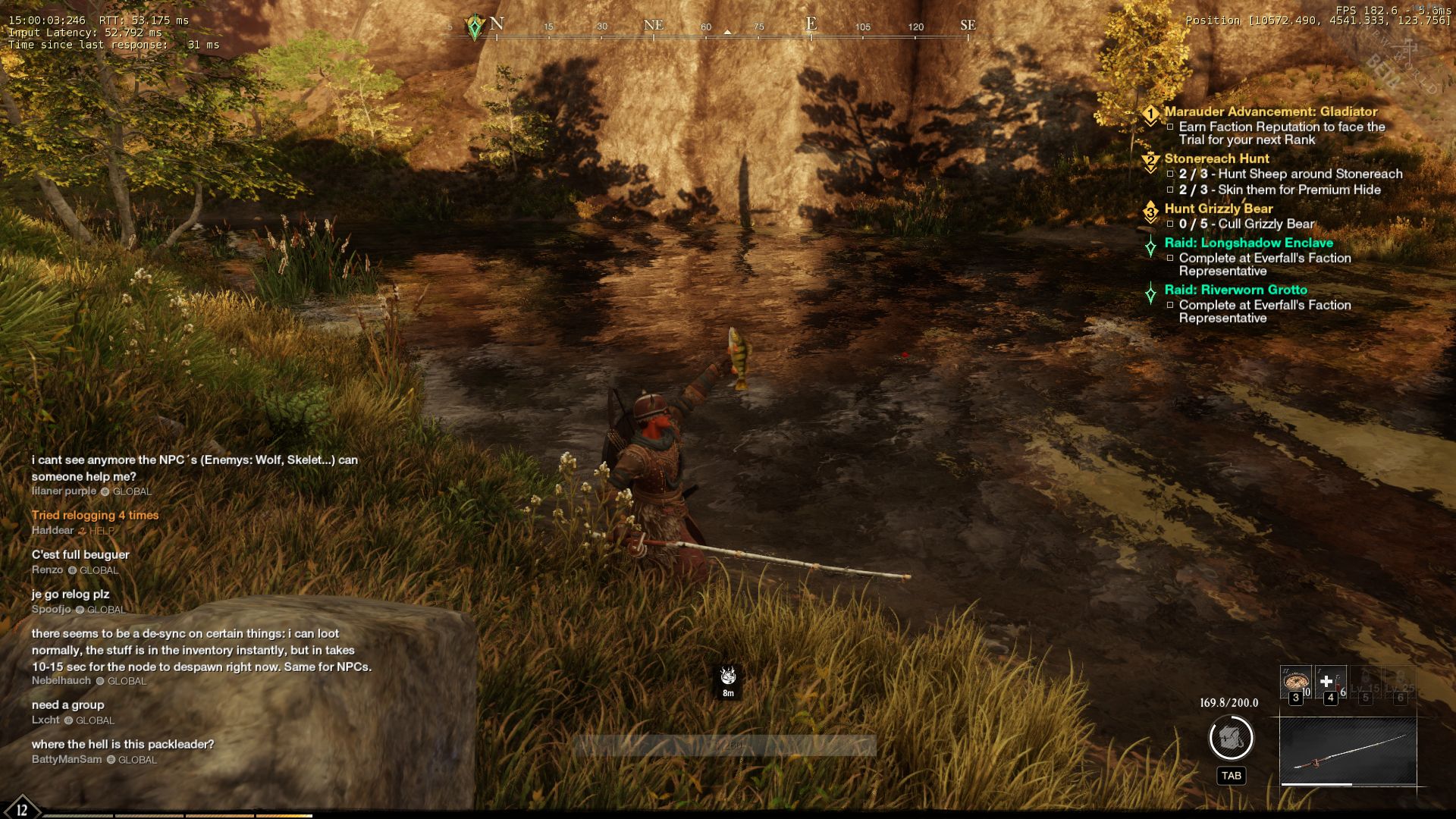Select the Stonereach Hunt quest tracker
The image size is (1456, 819).
tap(1216, 158)
